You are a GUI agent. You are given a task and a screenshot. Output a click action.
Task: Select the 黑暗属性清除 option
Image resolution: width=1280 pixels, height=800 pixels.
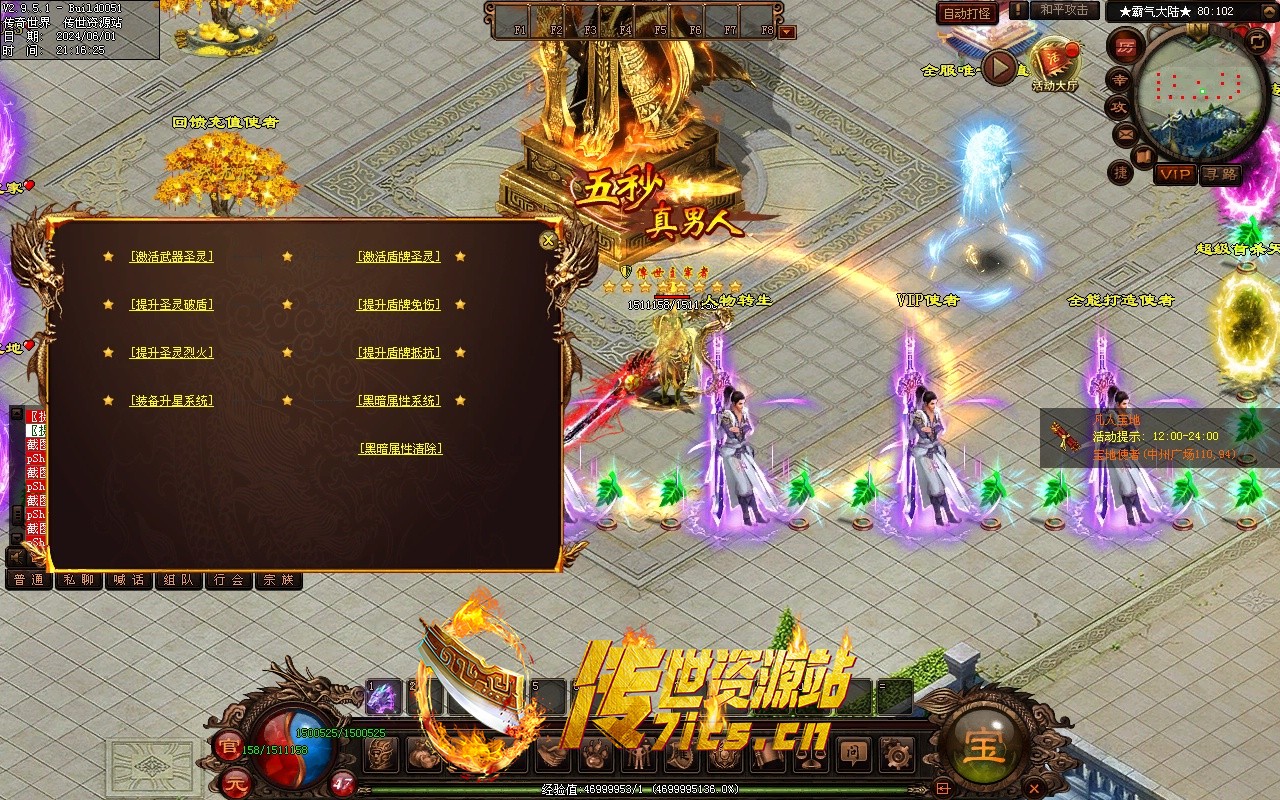coord(400,449)
